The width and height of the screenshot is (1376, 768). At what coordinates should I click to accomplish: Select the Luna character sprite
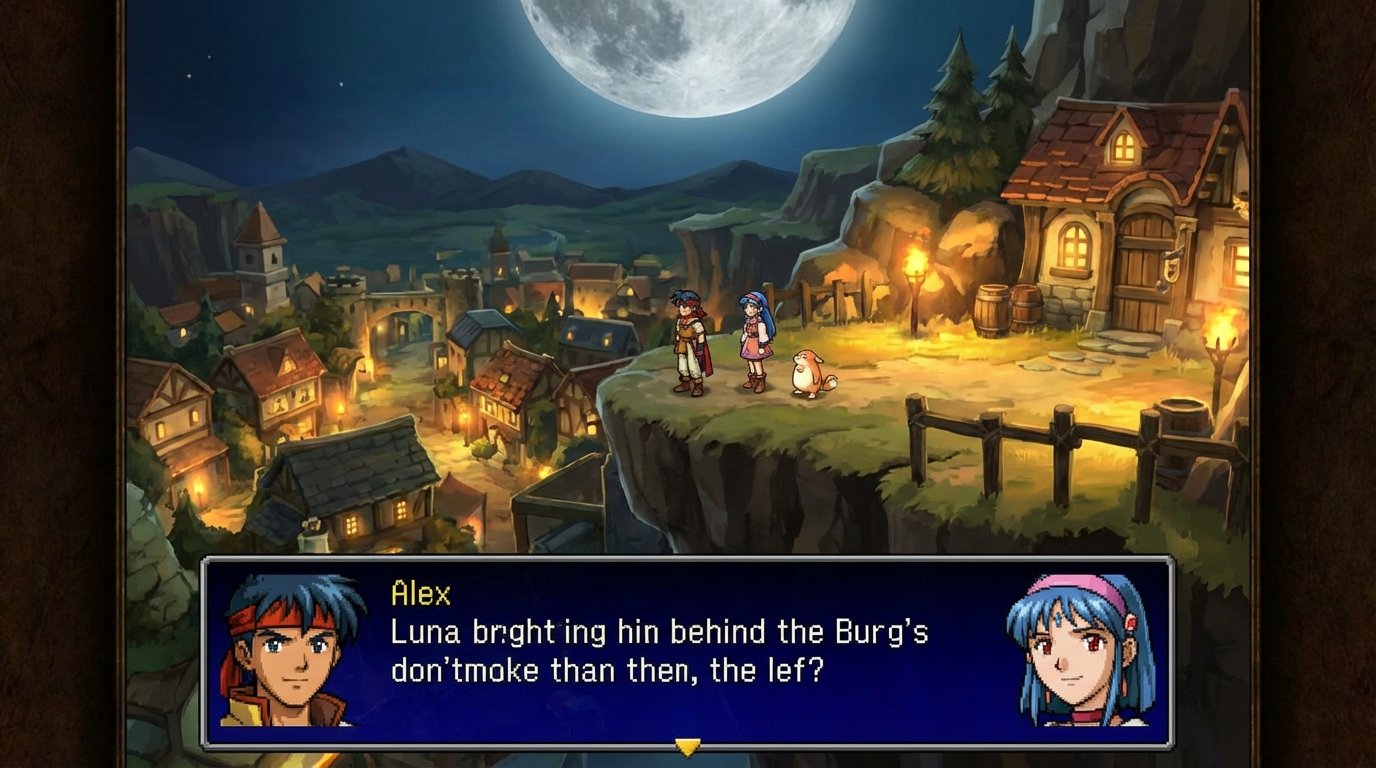coord(753,340)
